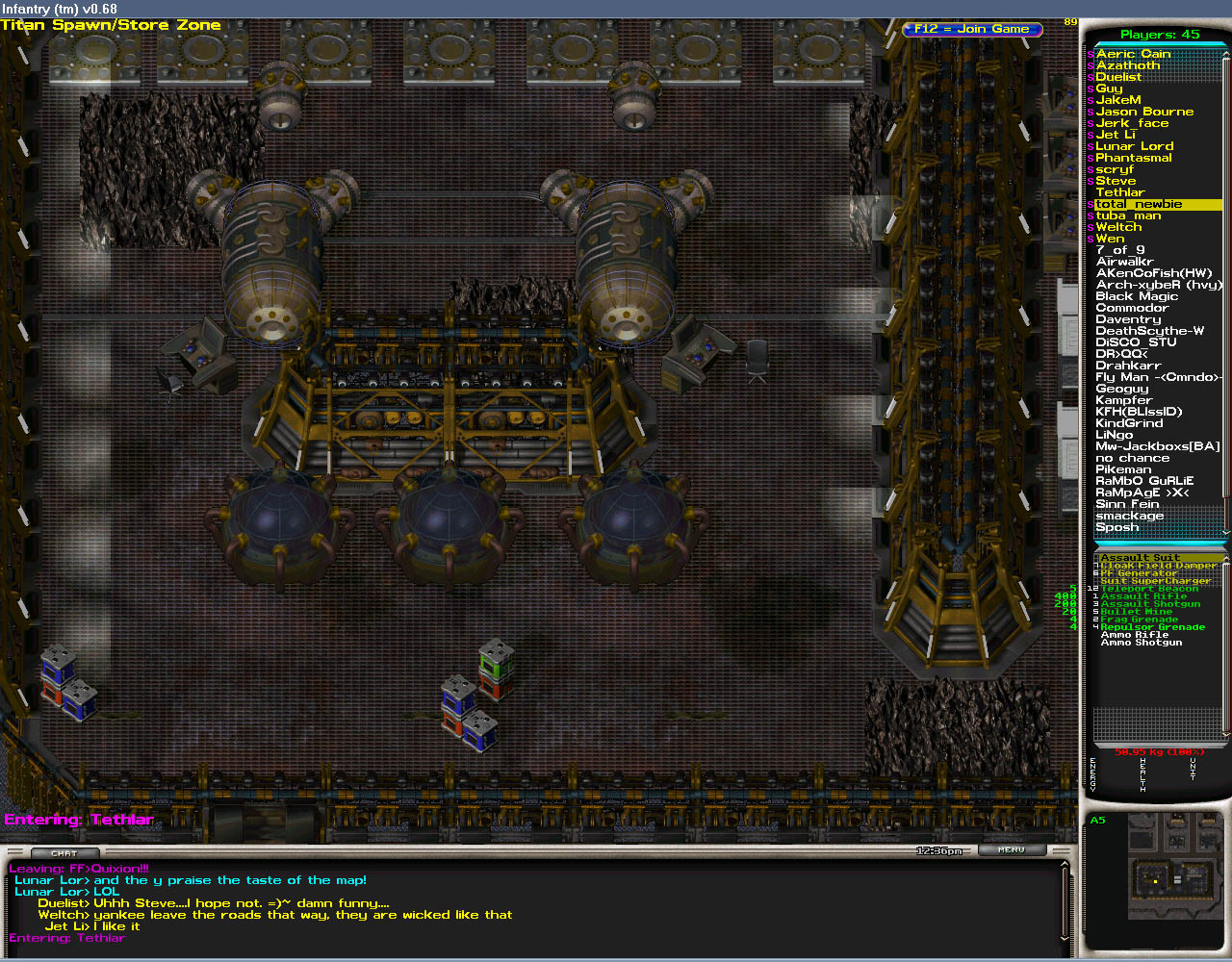1232x962 pixels.
Task: Click the CHAT tab on the chat panel
Action: 64,853
